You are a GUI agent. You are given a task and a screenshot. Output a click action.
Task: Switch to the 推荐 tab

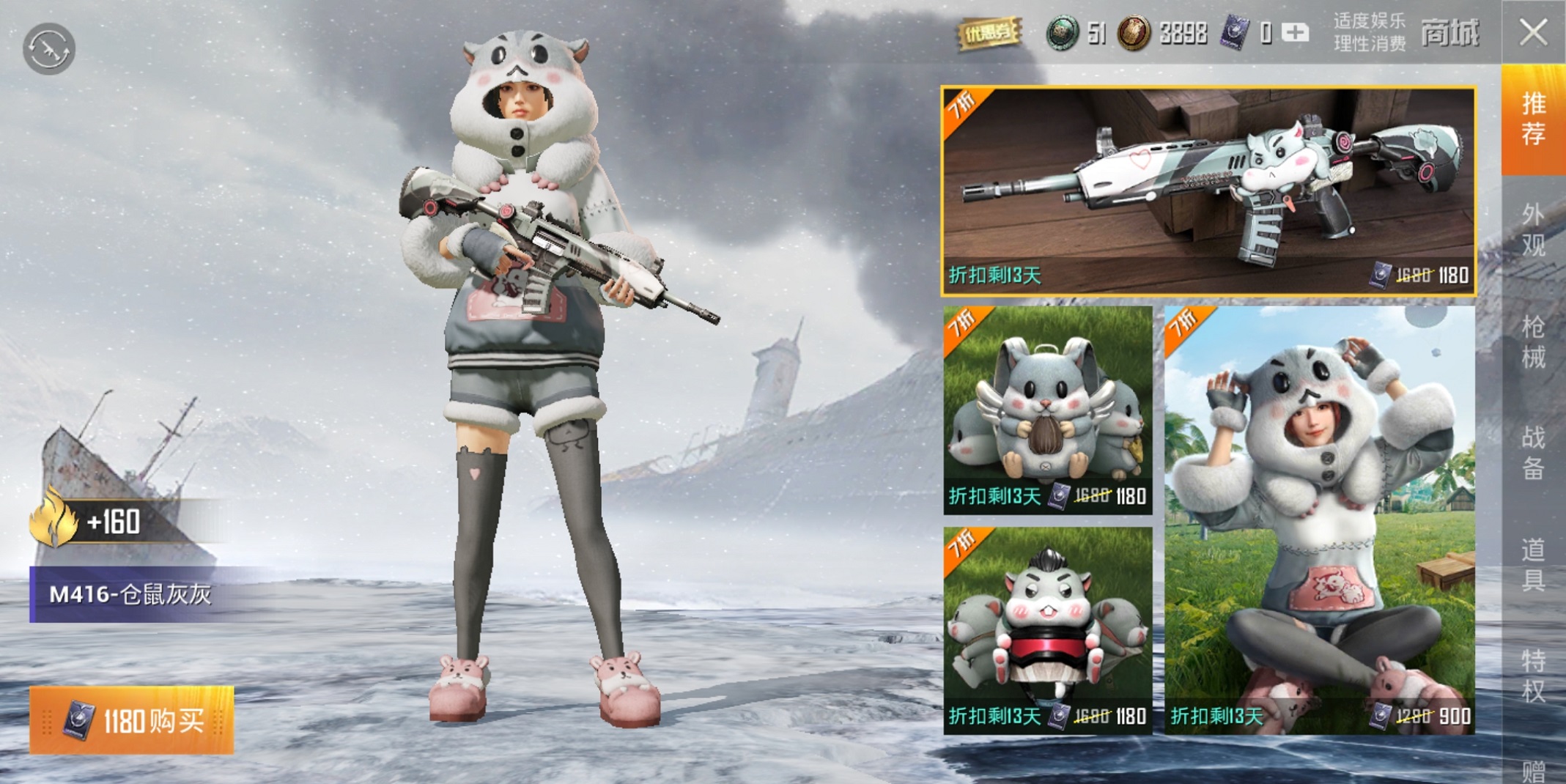(1533, 119)
